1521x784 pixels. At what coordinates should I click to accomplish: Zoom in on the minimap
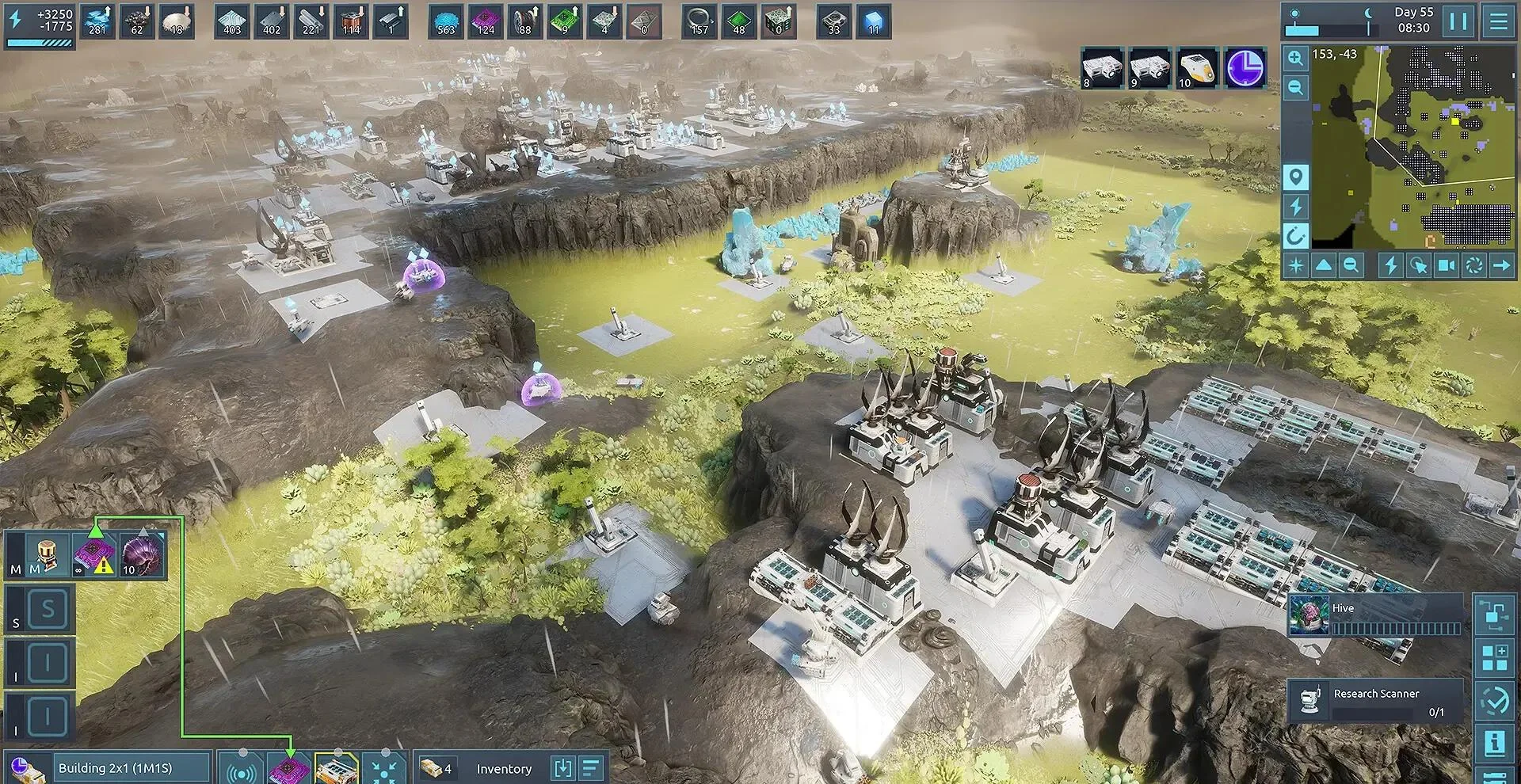click(x=1295, y=58)
